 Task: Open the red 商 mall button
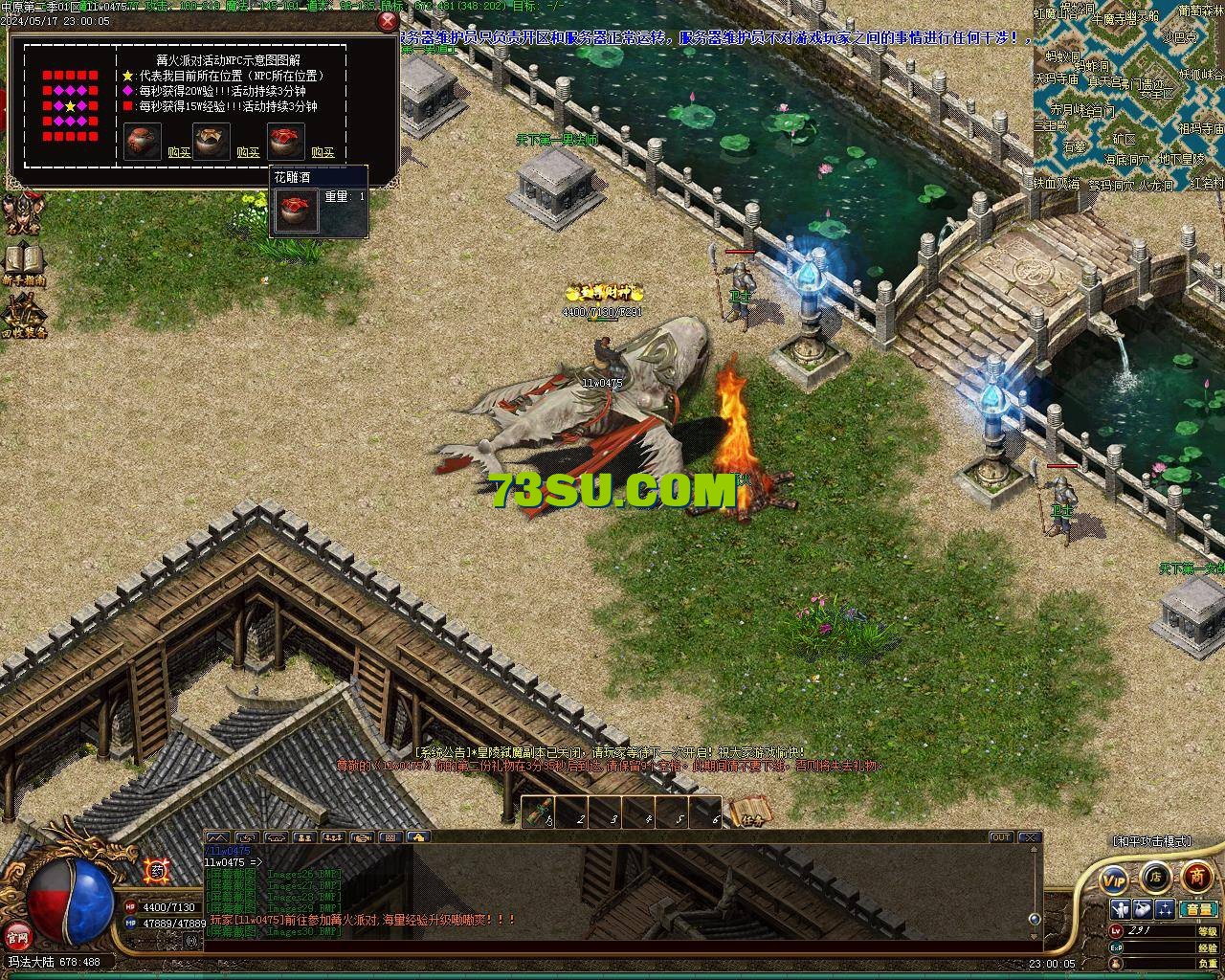click(1196, 876)
